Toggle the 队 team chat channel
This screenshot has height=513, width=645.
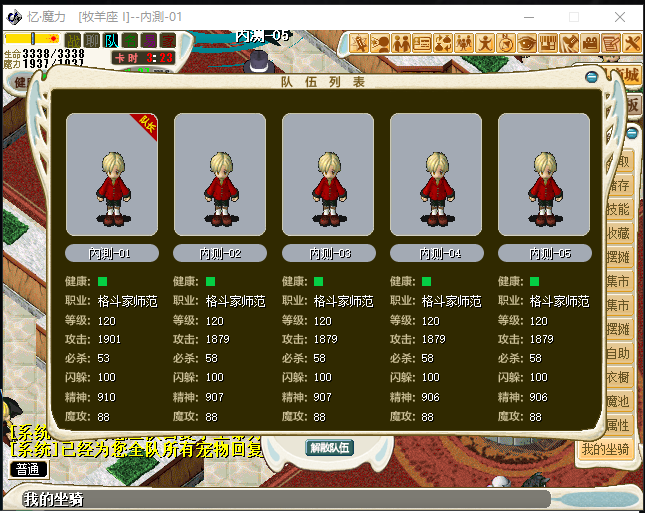112,40
